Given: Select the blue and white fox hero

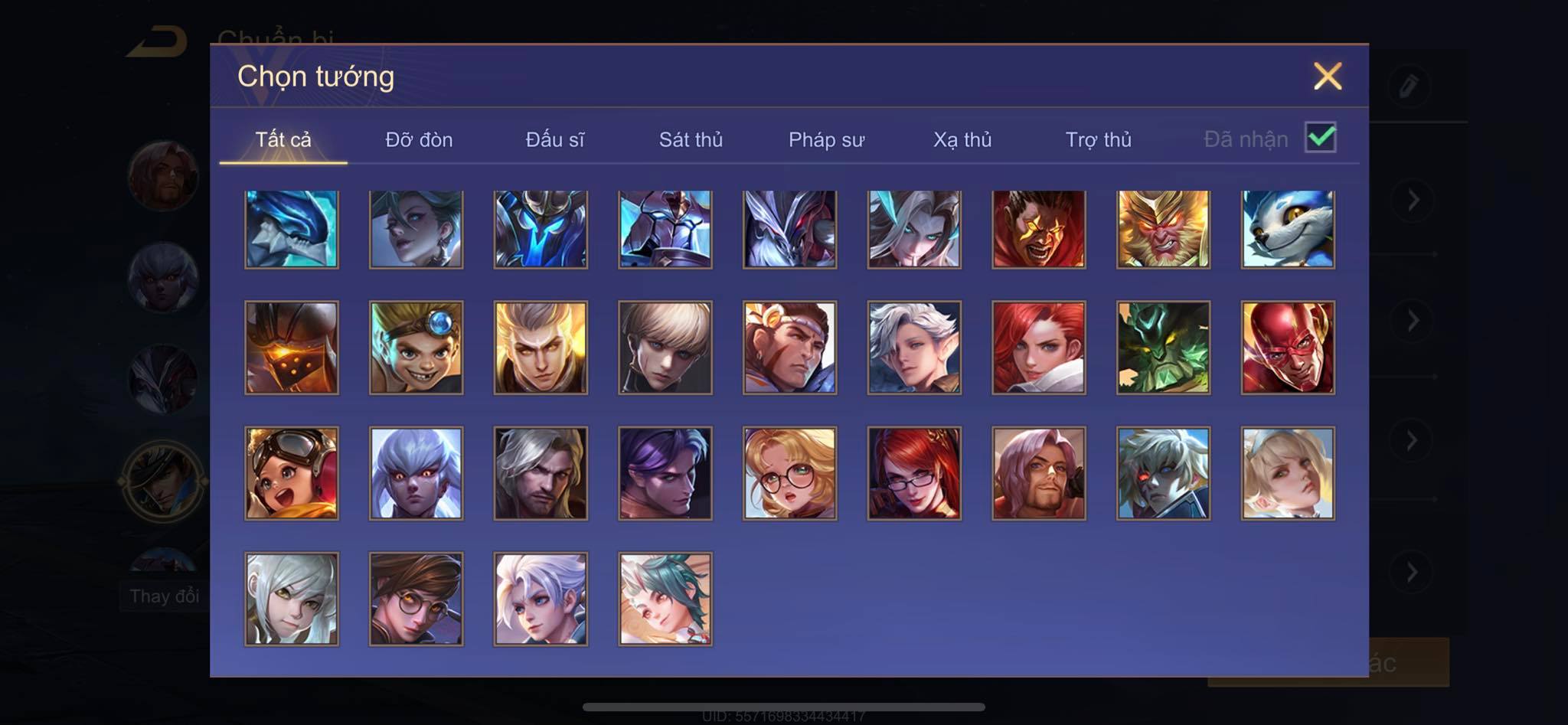Looking at the screenshot, I should click(1288, 229).
